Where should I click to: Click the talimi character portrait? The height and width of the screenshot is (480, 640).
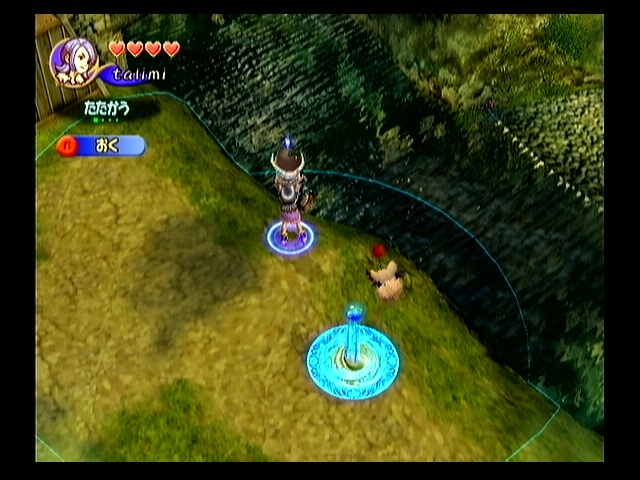click(74, 62)
